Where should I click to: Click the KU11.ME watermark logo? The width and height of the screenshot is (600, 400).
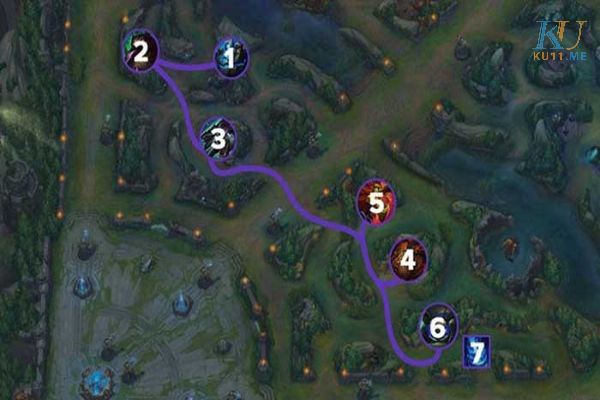(561, 45)
